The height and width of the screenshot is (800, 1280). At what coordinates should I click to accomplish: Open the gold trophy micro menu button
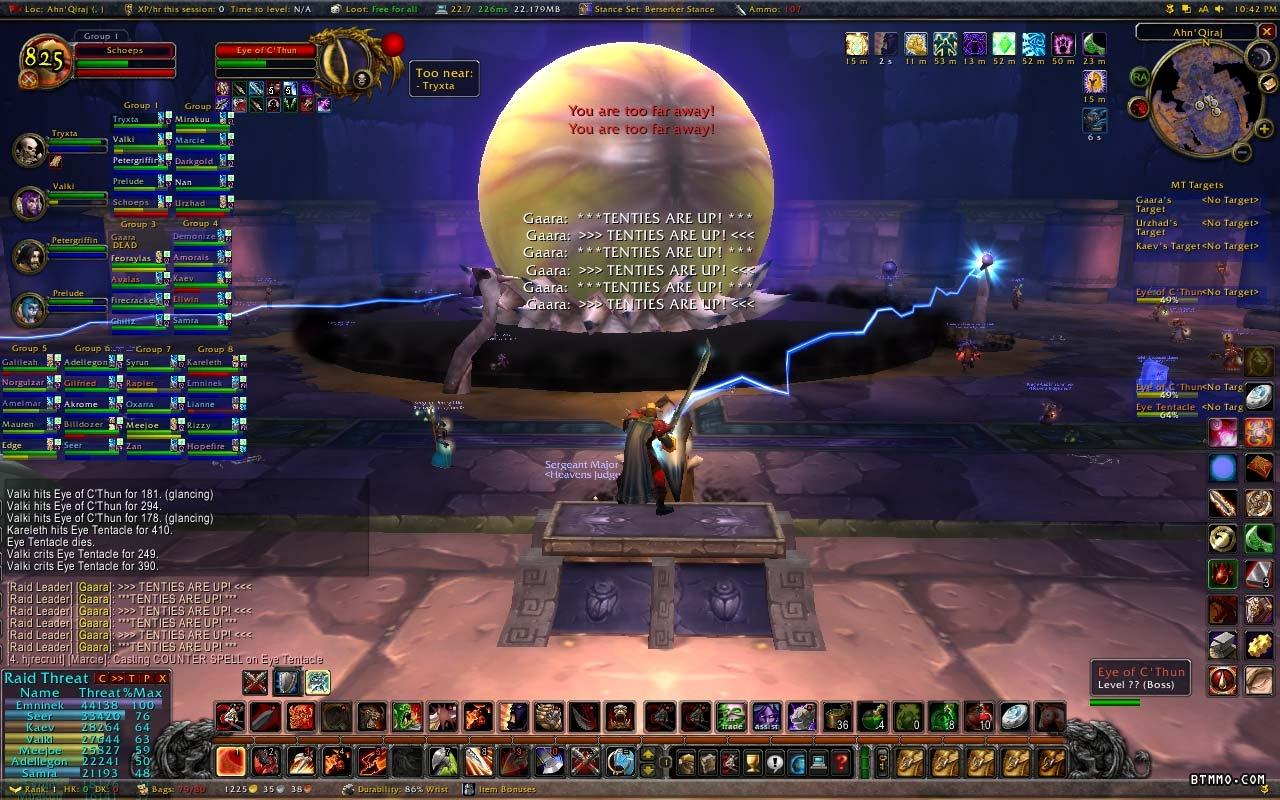pyautogui.click(x=754, y=763)
